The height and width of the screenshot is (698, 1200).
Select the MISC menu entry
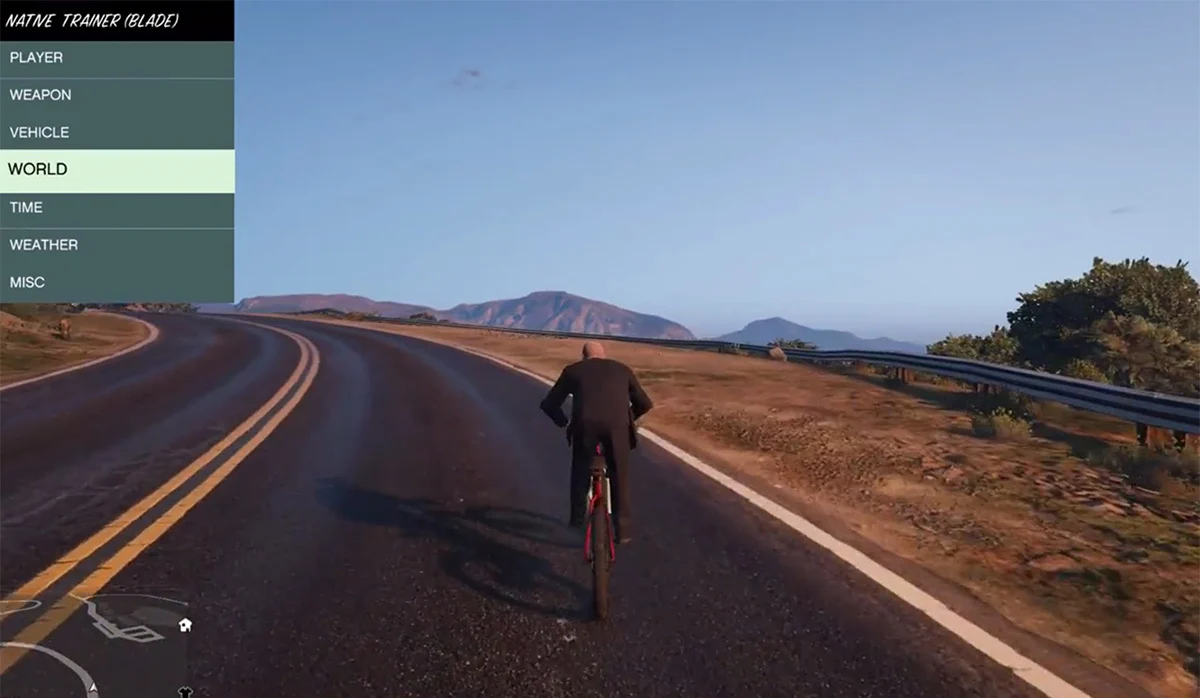tap(116, 283)
